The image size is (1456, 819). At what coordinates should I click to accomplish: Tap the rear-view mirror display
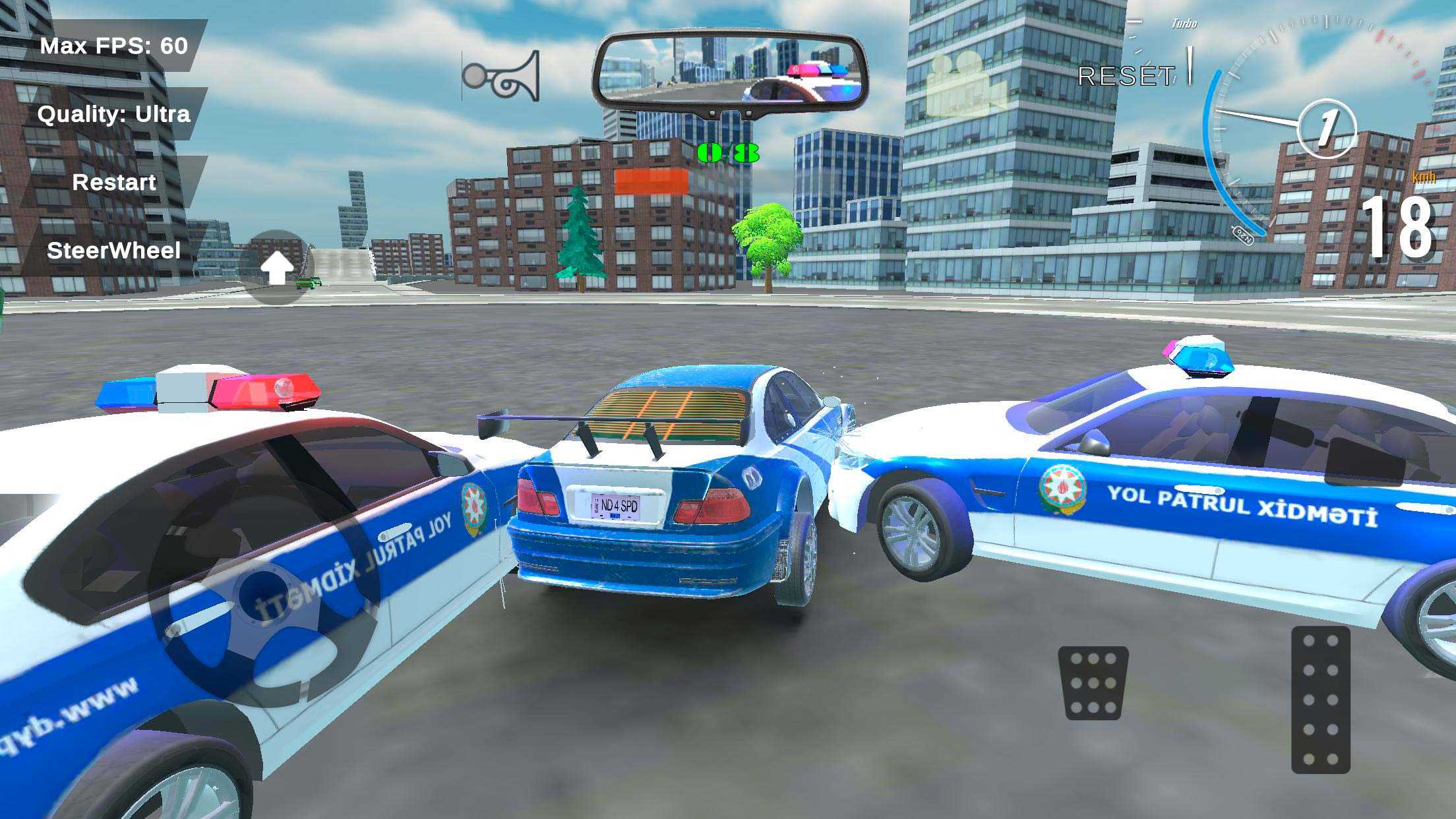tap(730, 71)
